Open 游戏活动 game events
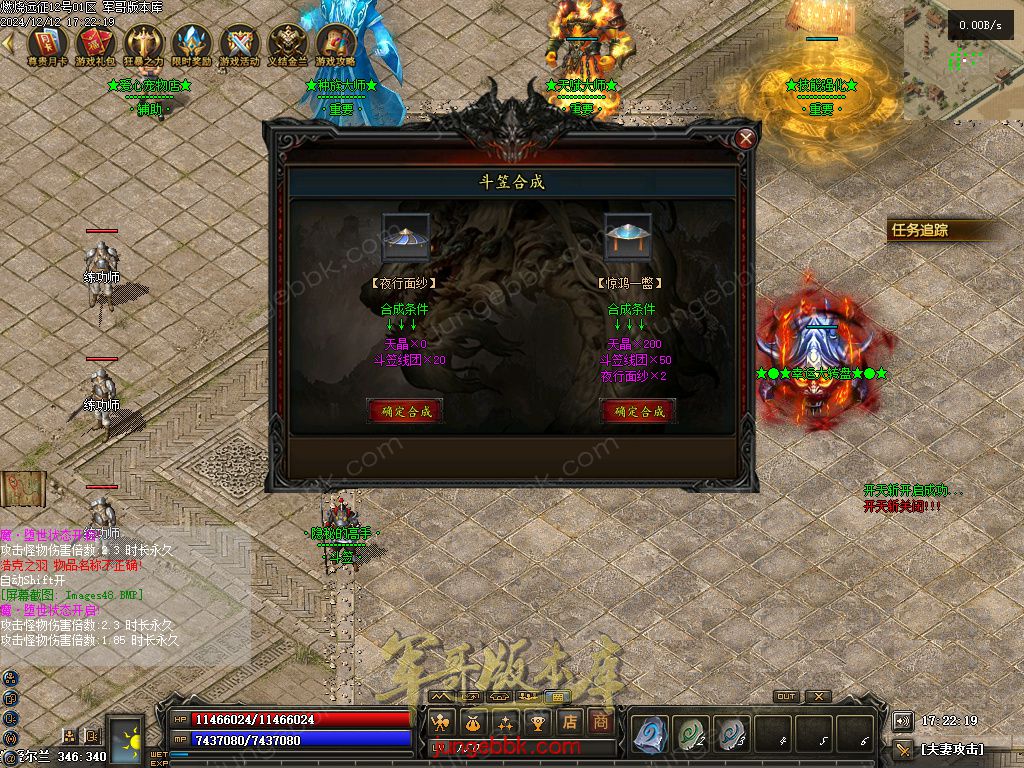1024x768 pixels. pos(239,46)
